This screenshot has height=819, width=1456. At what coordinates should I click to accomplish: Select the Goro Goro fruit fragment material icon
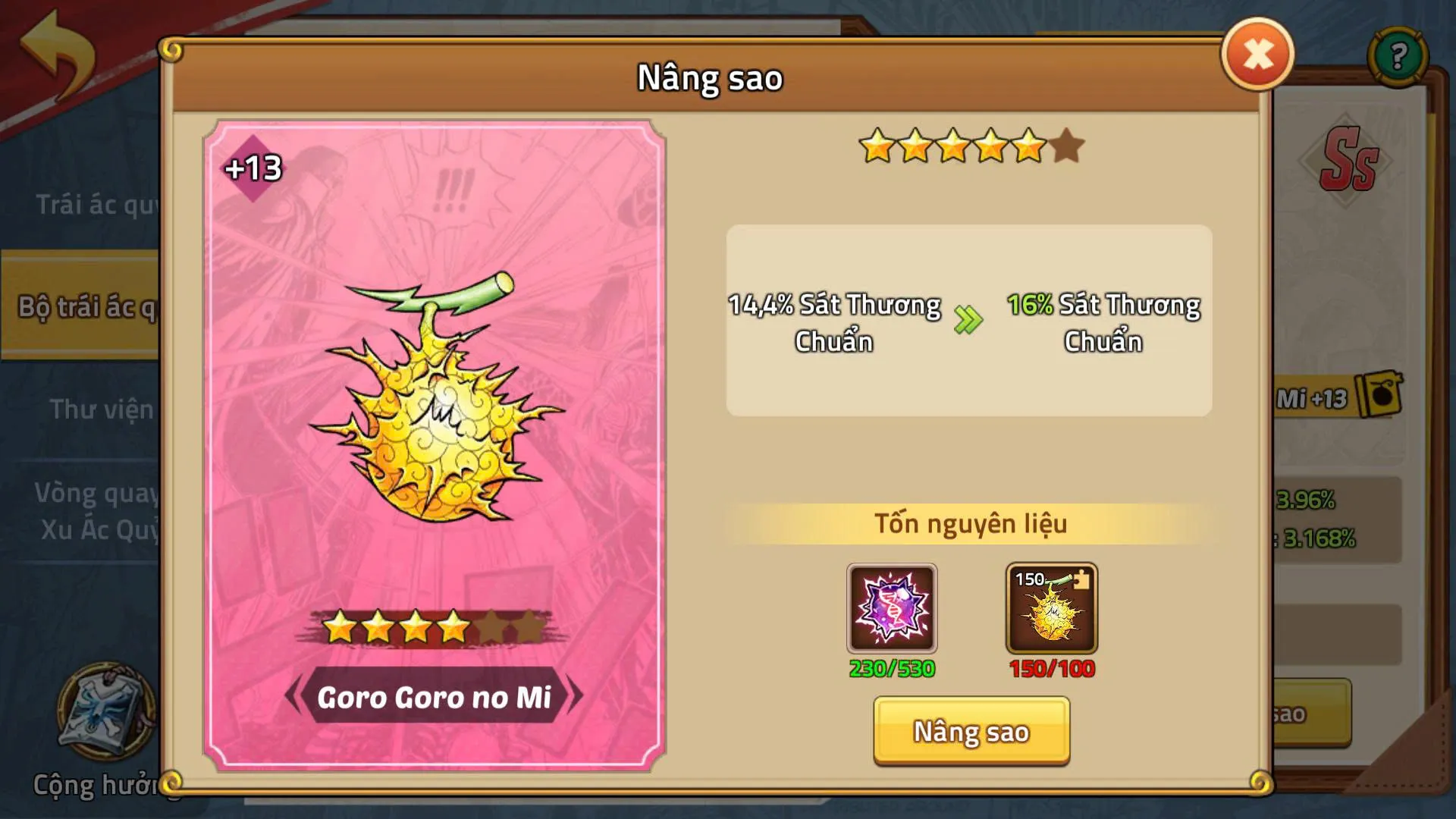click(x=1050, y=607)
